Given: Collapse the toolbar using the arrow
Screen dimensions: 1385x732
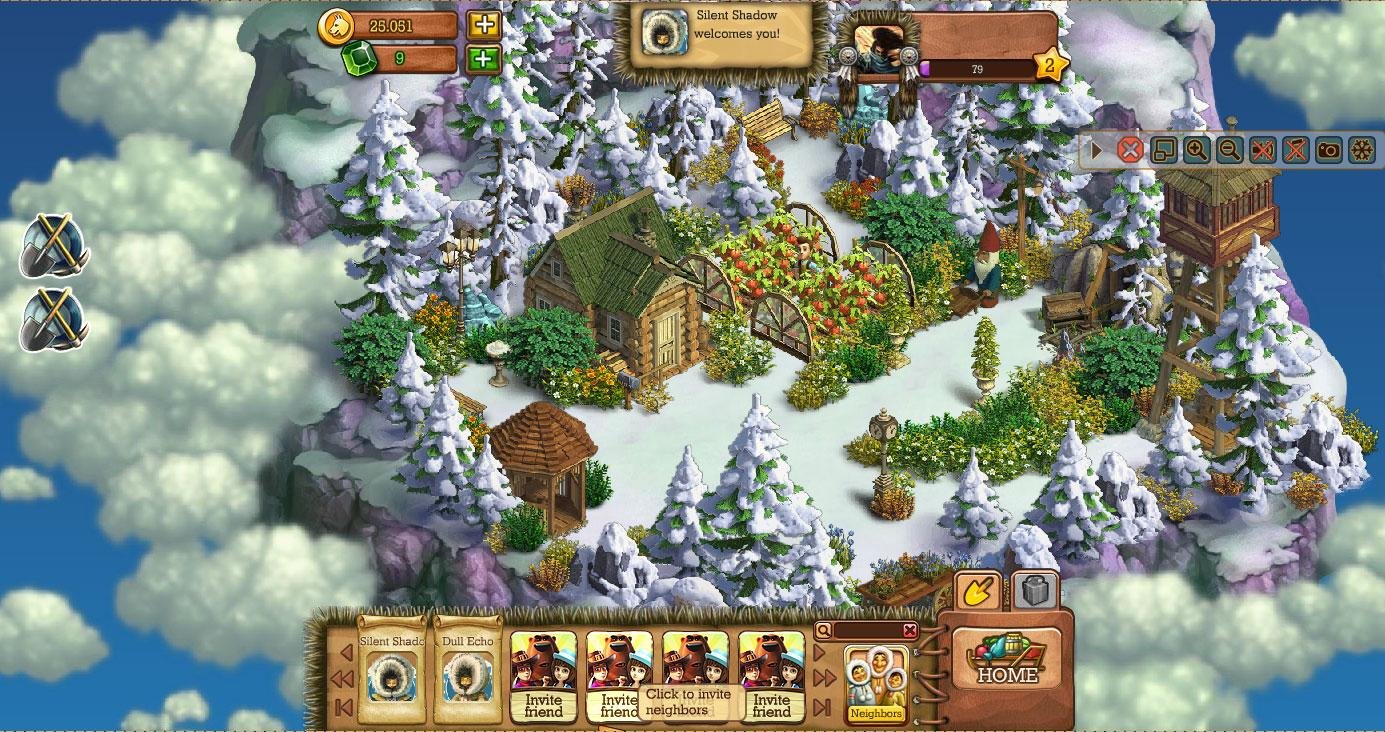Looking at the screenshot, I should (1097, 150).
